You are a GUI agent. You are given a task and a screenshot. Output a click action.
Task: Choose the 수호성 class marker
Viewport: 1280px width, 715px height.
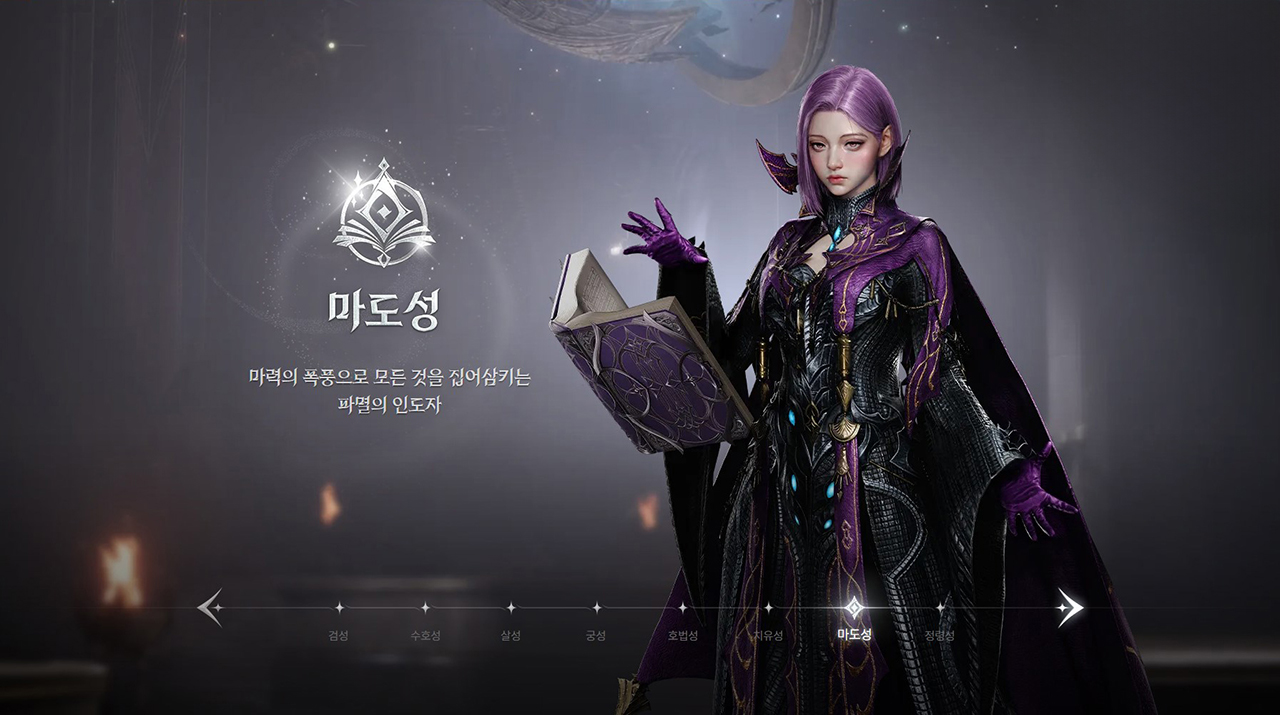pos(424,608)
